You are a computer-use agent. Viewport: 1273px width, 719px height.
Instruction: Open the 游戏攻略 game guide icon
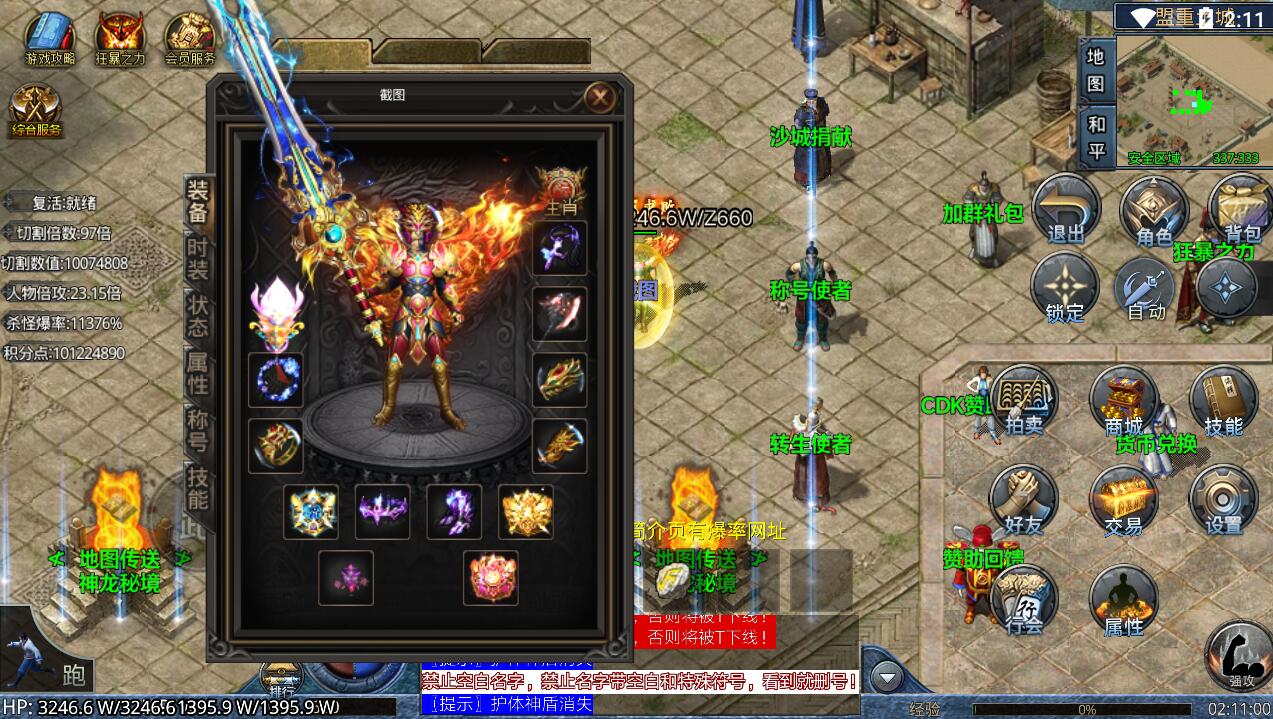[50, 38]
